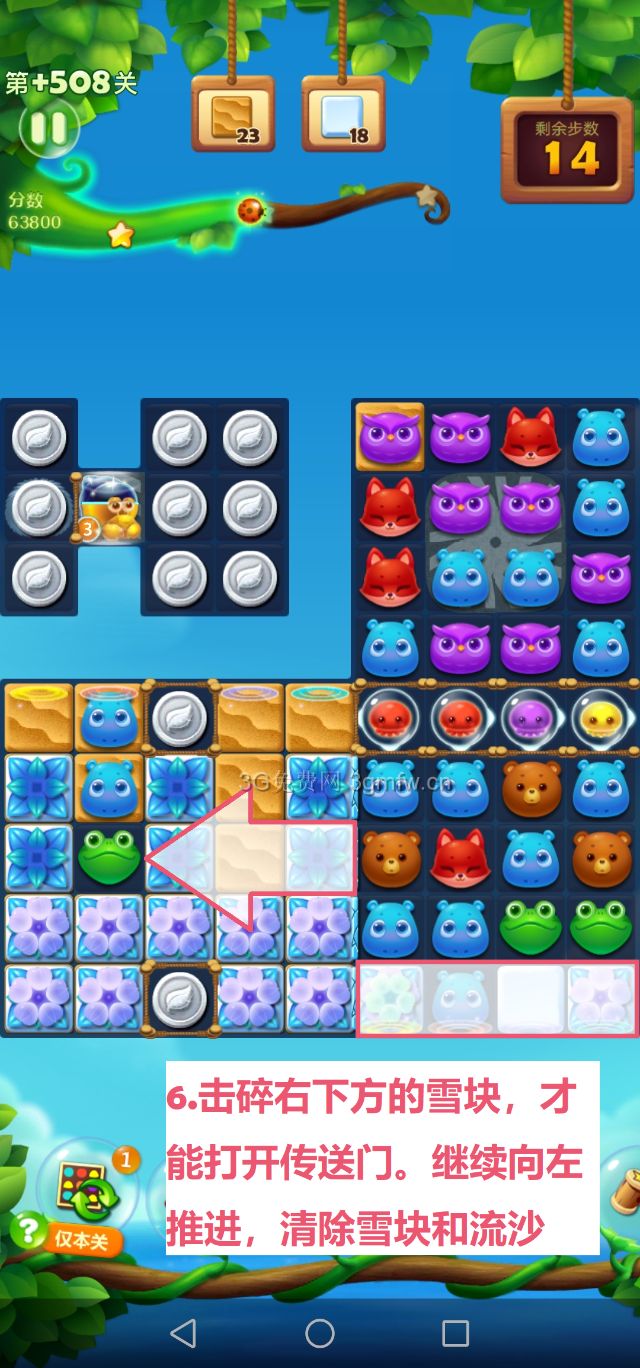
Task: Tap the Android back navigation button
Action: [183, 1332]
